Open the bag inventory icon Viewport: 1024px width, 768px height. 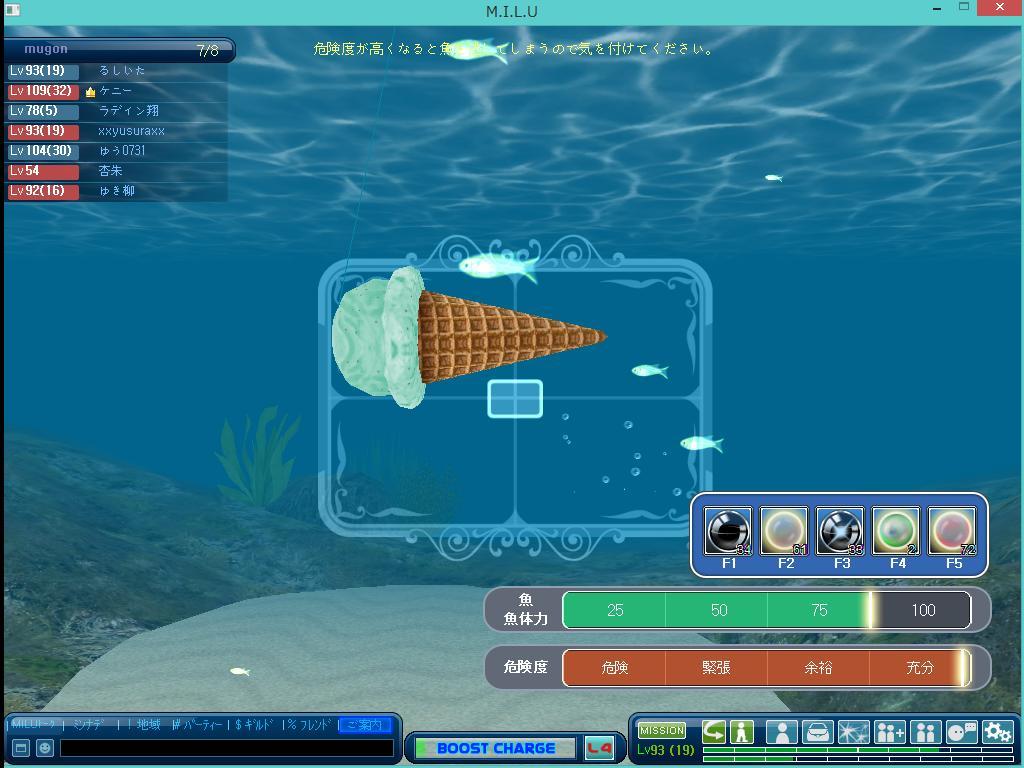[818, 732]
